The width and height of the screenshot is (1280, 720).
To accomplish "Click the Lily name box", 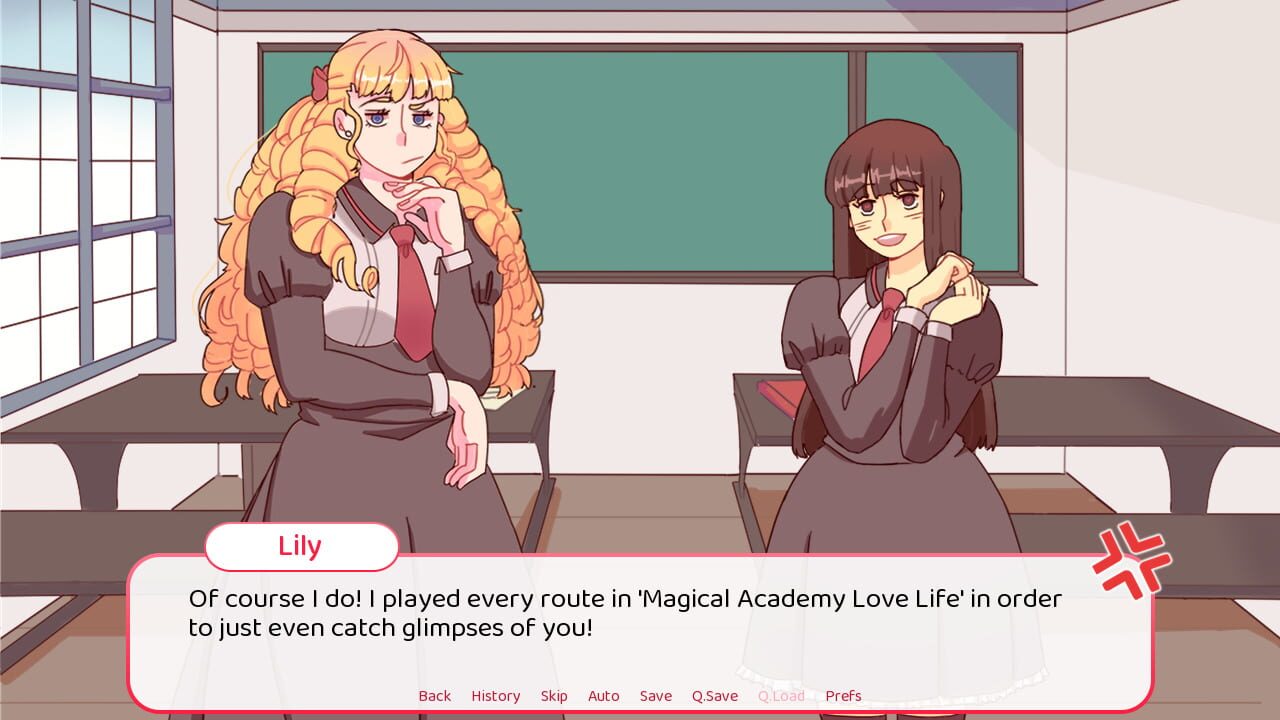I will (x=299, y=546).
